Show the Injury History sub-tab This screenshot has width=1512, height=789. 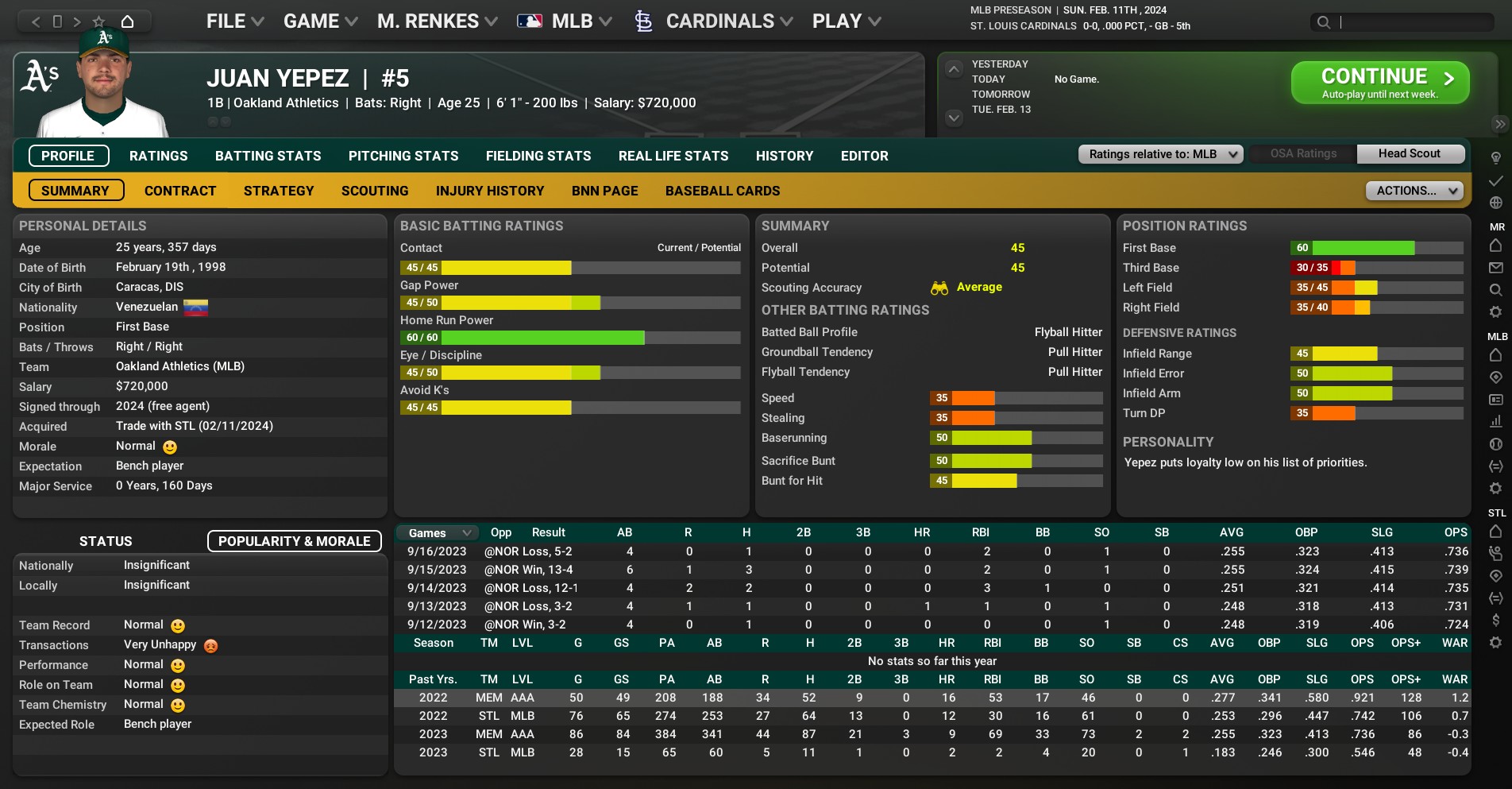click(490, 191)
